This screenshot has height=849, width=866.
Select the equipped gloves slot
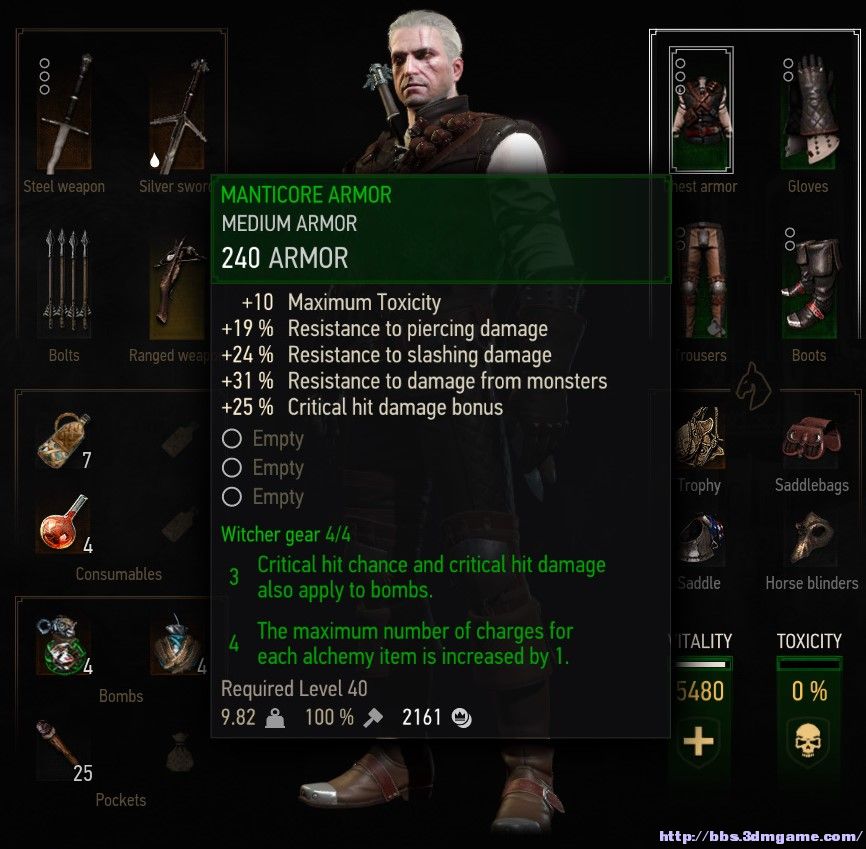[x=808, y=110]
